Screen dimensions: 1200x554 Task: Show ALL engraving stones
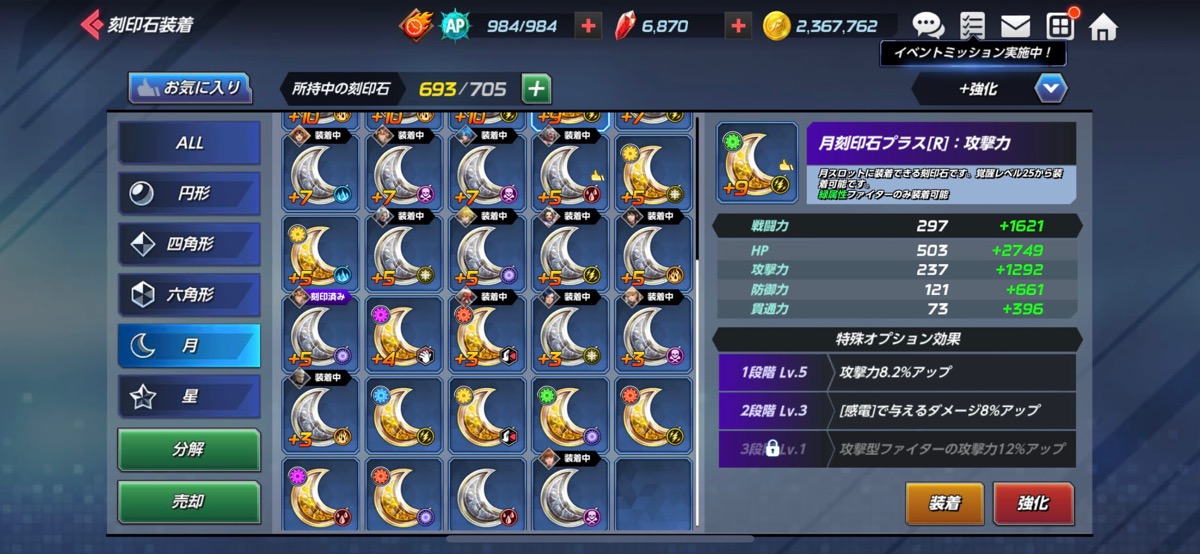[x=189, y=143]
